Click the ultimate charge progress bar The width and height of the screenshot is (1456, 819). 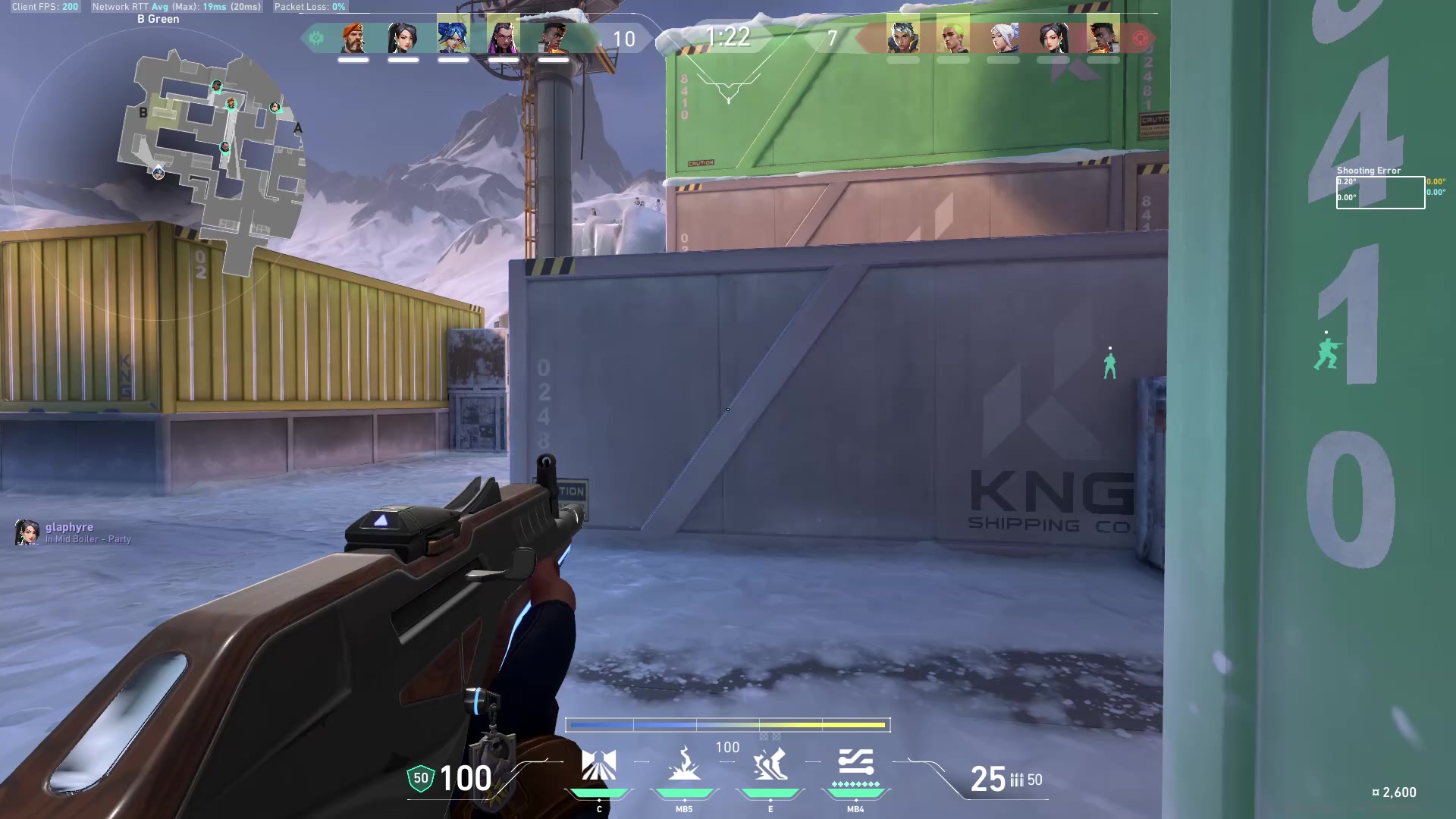[728, 724]
